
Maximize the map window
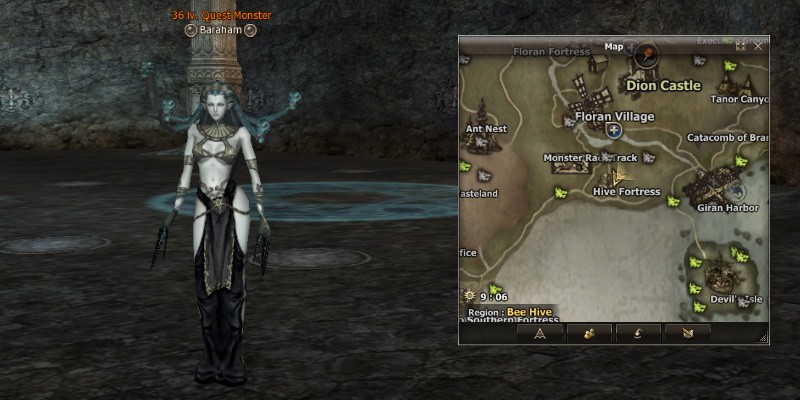coord(741,46)
